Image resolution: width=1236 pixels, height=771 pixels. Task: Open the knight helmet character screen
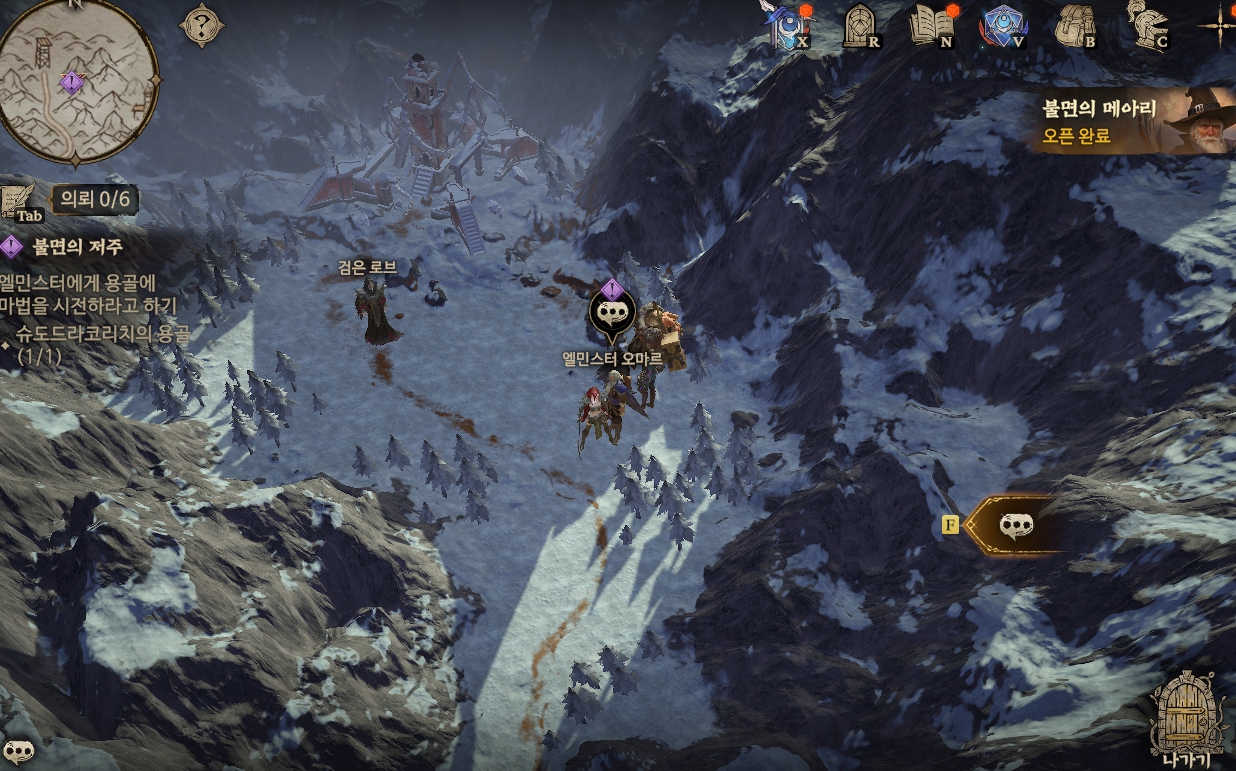pos(1147,26)
